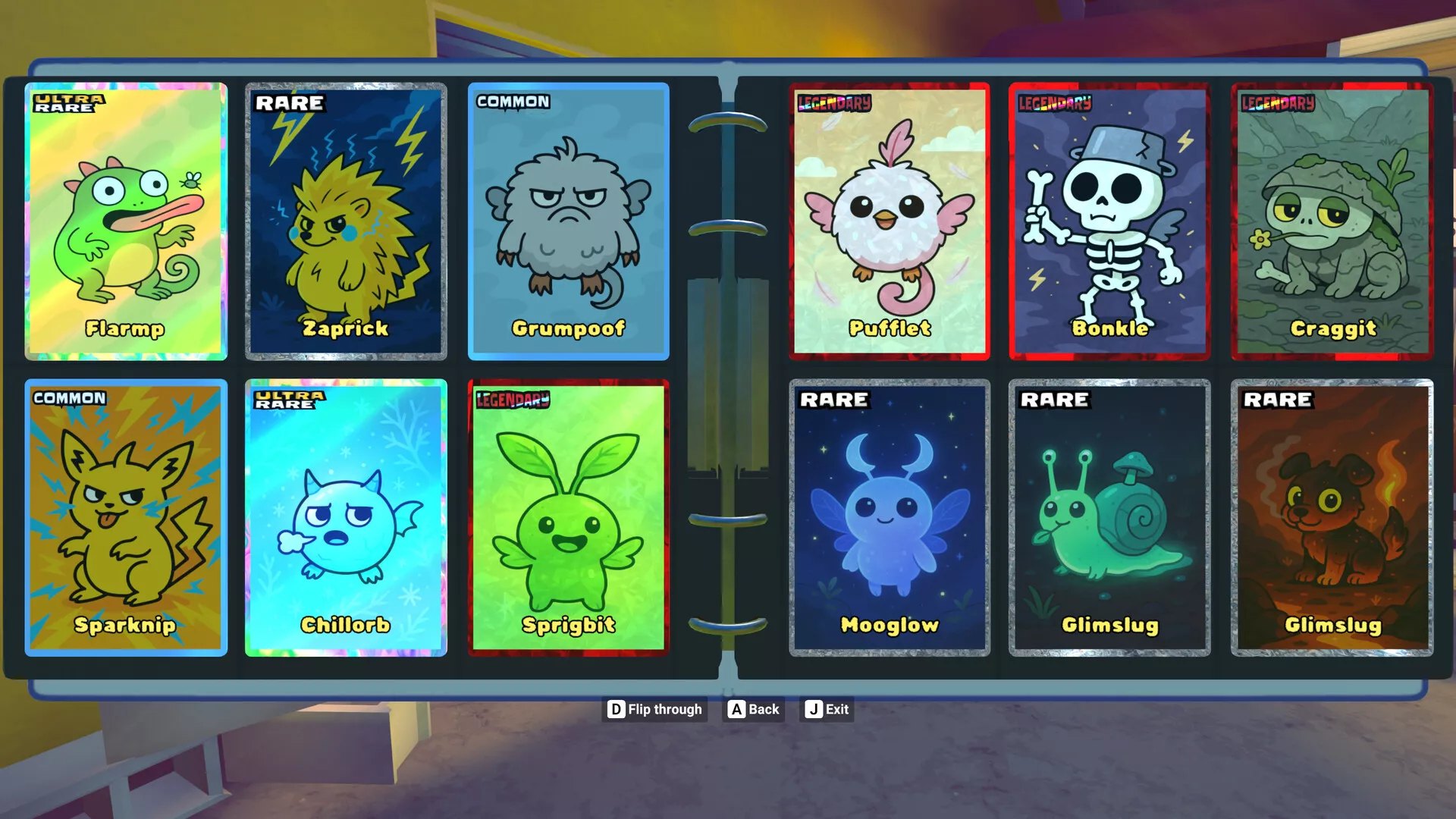Choose the common Grumpoof card

(x=568, y=221)
